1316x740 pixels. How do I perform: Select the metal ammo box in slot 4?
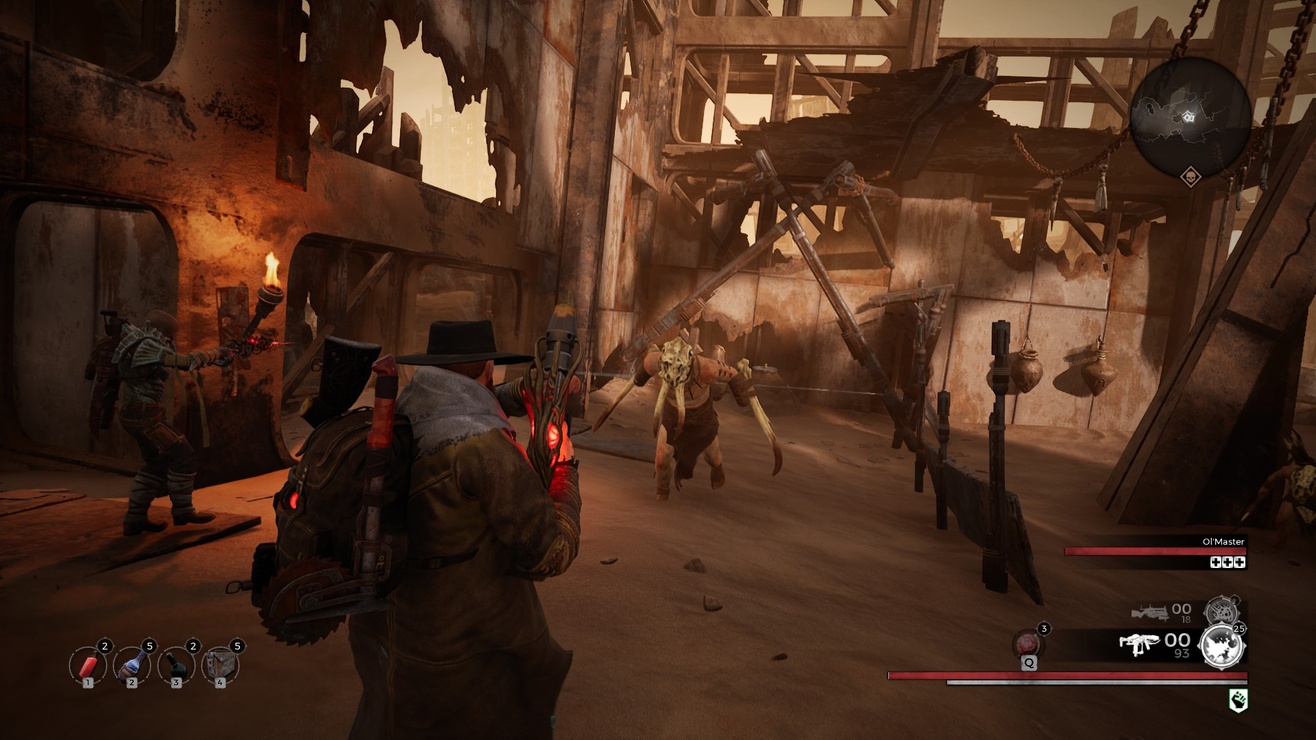(x=220, y=664)
